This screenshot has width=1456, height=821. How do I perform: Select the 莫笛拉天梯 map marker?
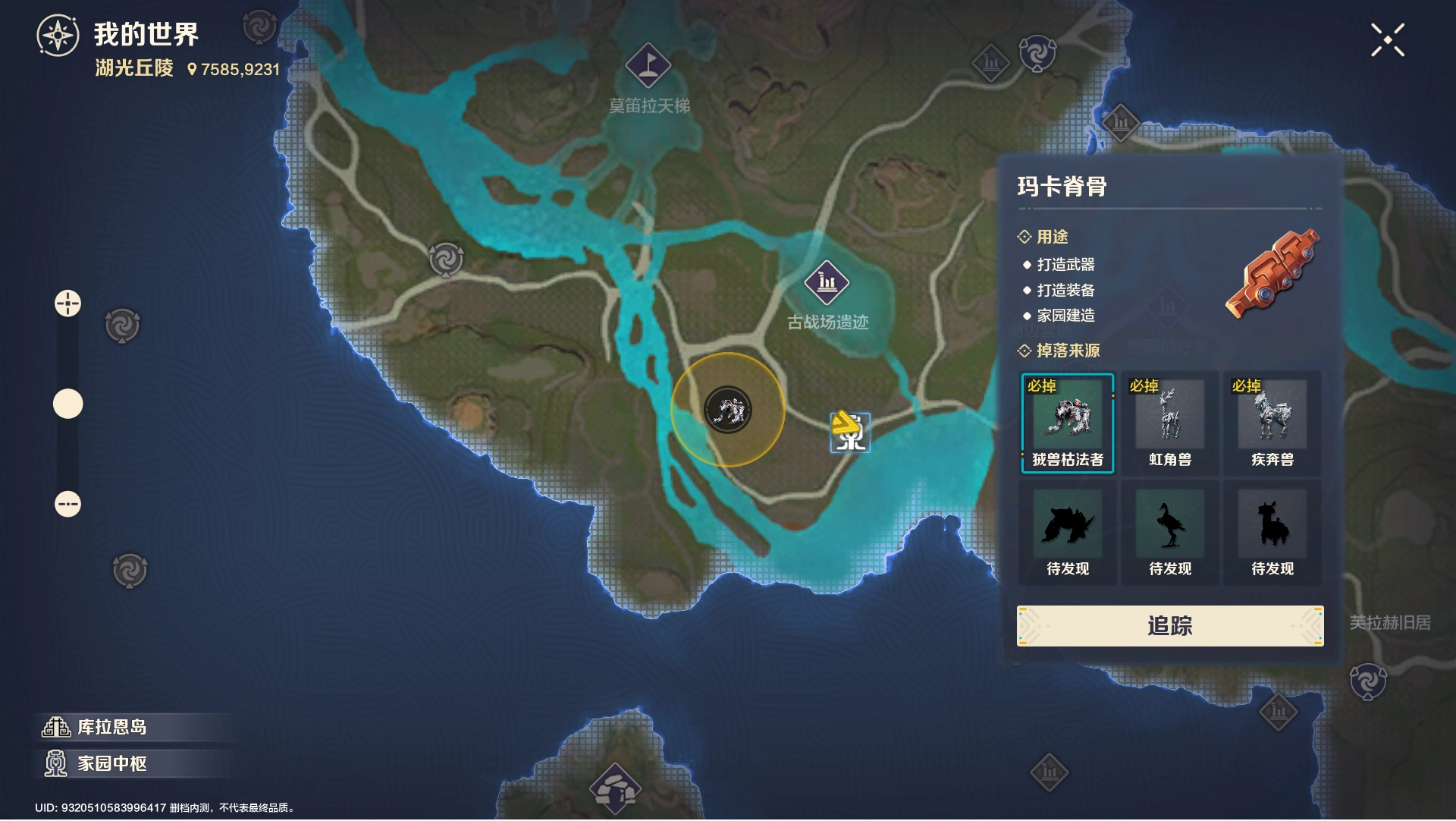tap(648, 65)
